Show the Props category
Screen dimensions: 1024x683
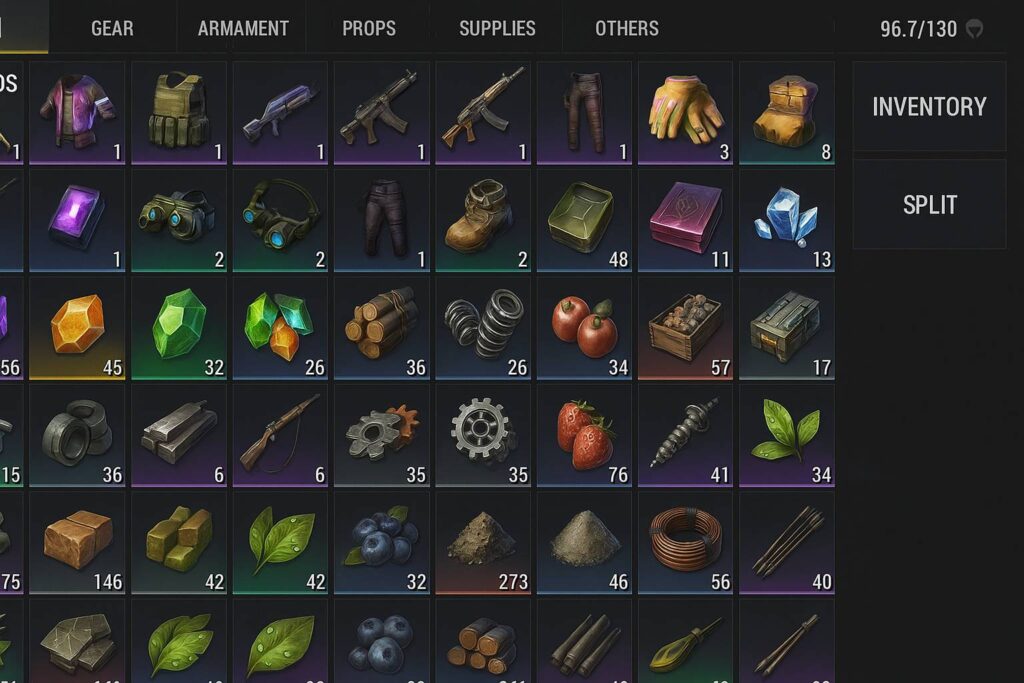(x=369, y=28)
